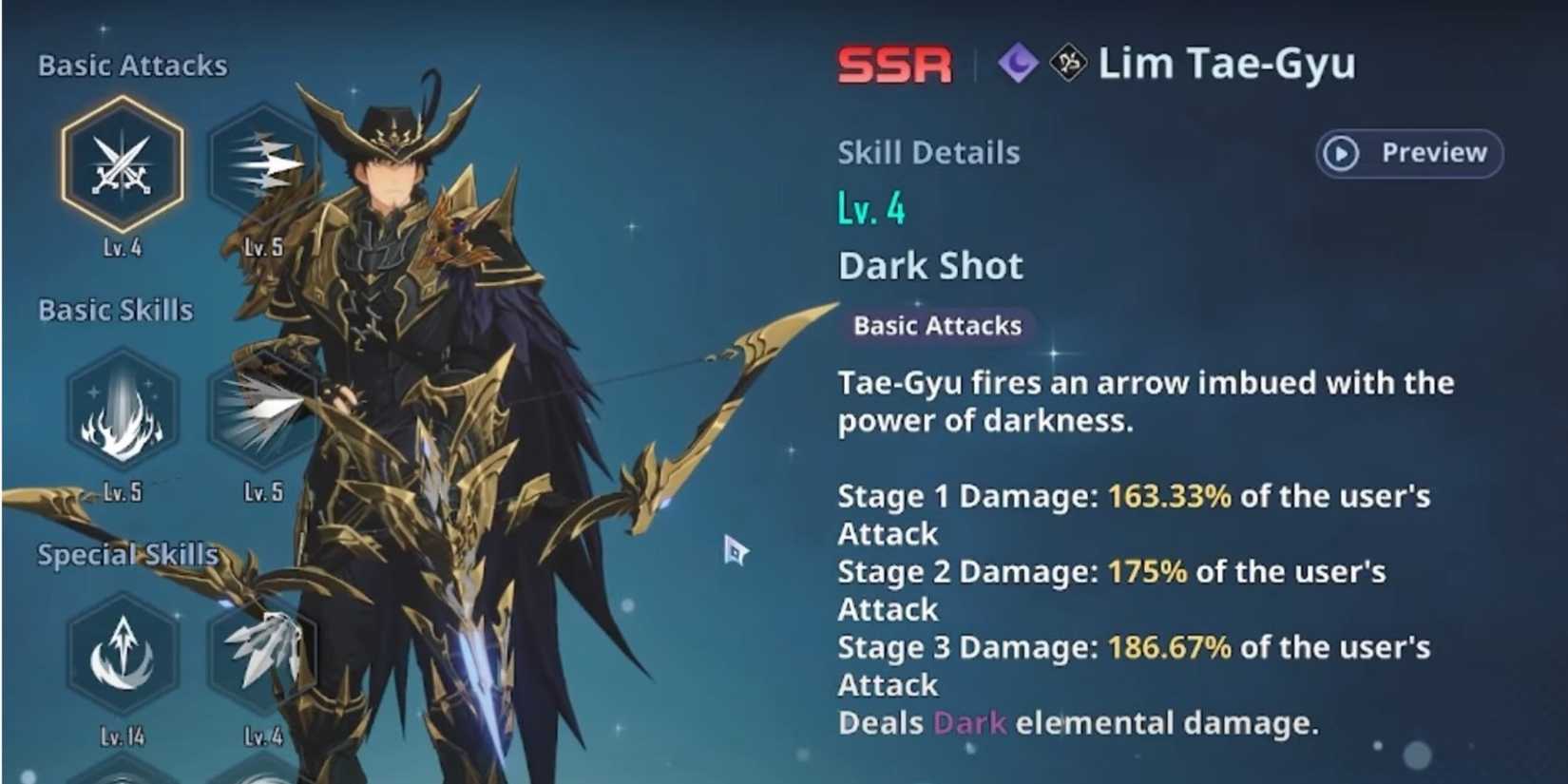This screenshot has width=1568, height=784.
Task: Toggle the play circle inside the Preview button
Action: point(1340,154)
